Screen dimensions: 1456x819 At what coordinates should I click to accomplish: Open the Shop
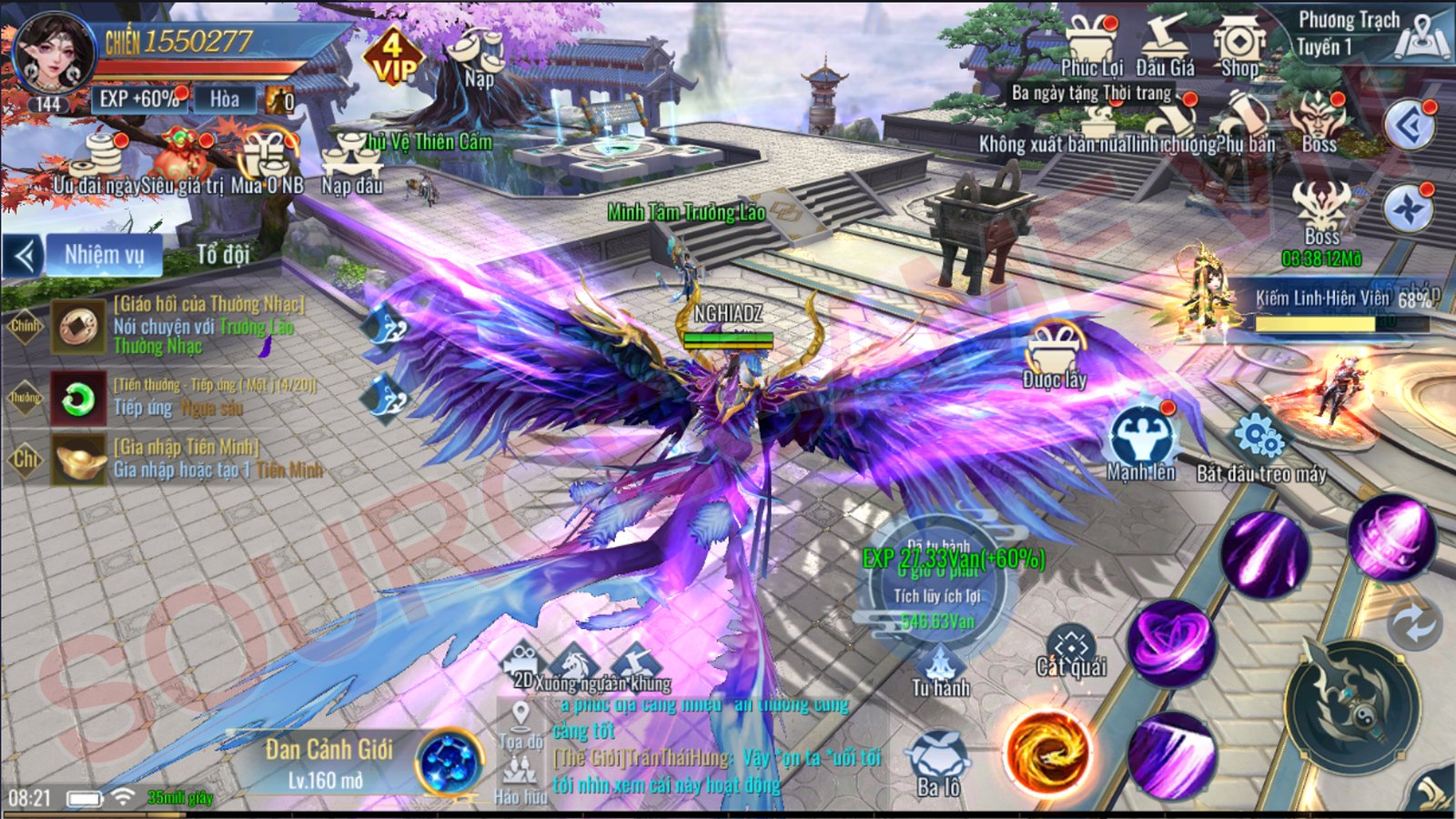coord(1239,45)
